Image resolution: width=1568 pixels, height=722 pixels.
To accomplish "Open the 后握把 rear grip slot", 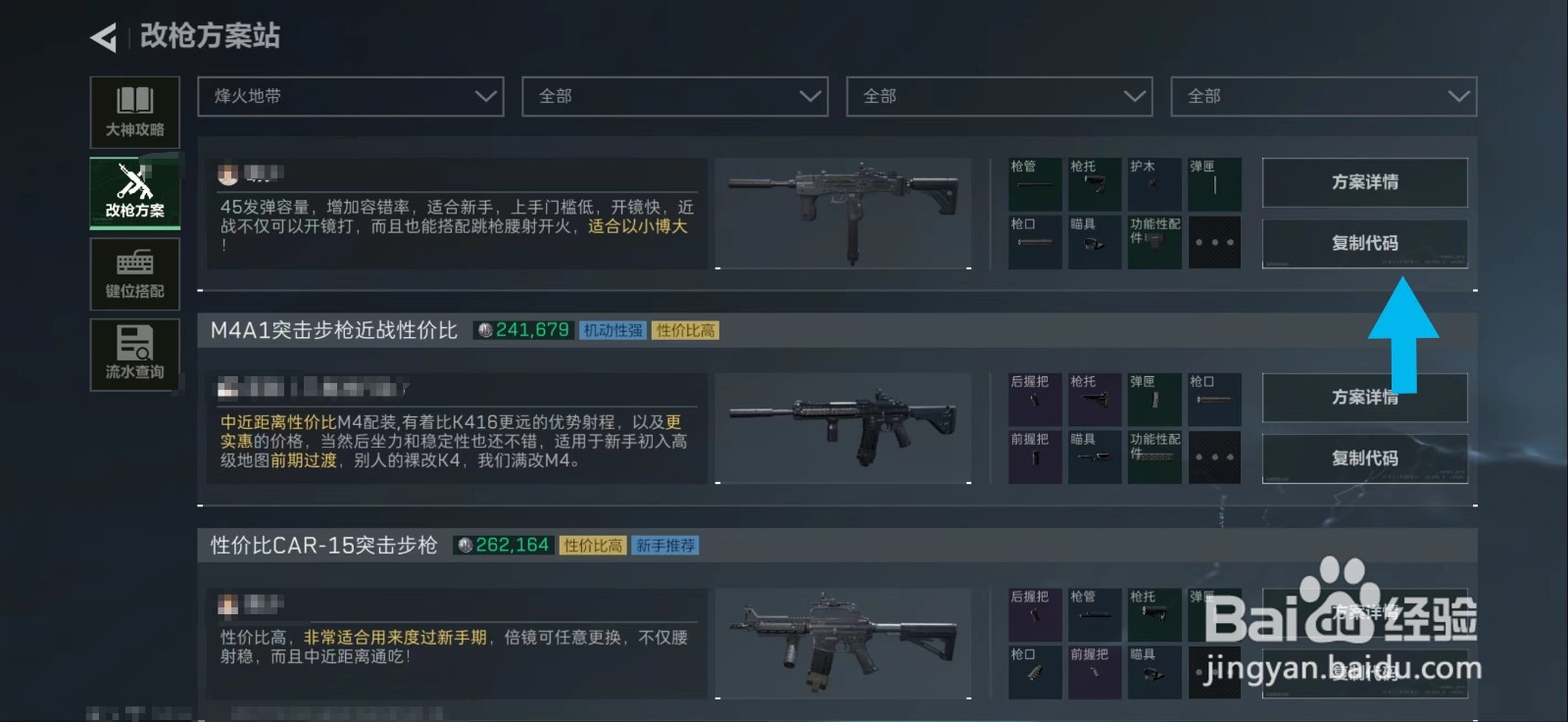I will [1034, 398].
